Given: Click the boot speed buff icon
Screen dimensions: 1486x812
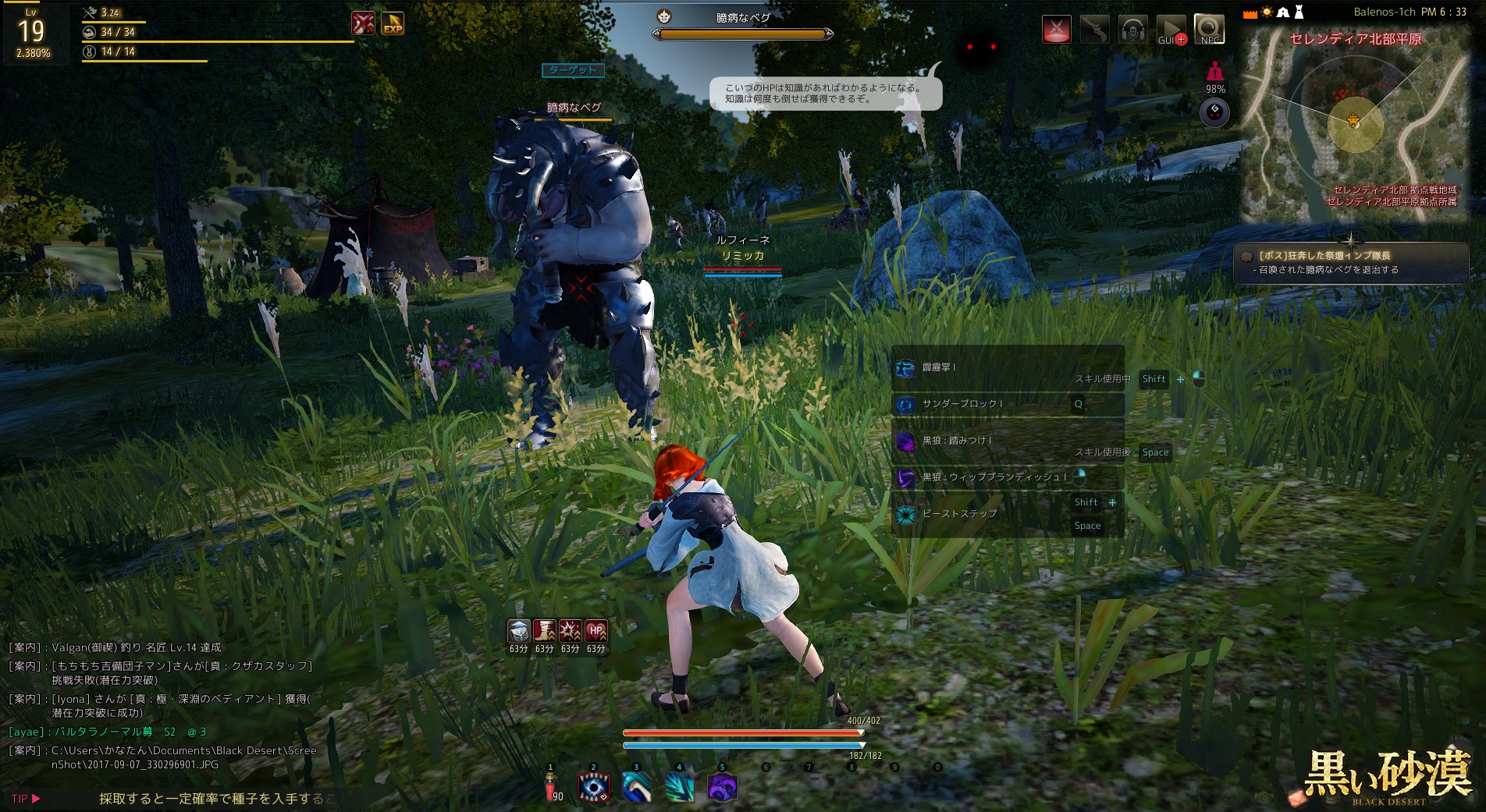Looking at the screenshot, I should [545, 630].
